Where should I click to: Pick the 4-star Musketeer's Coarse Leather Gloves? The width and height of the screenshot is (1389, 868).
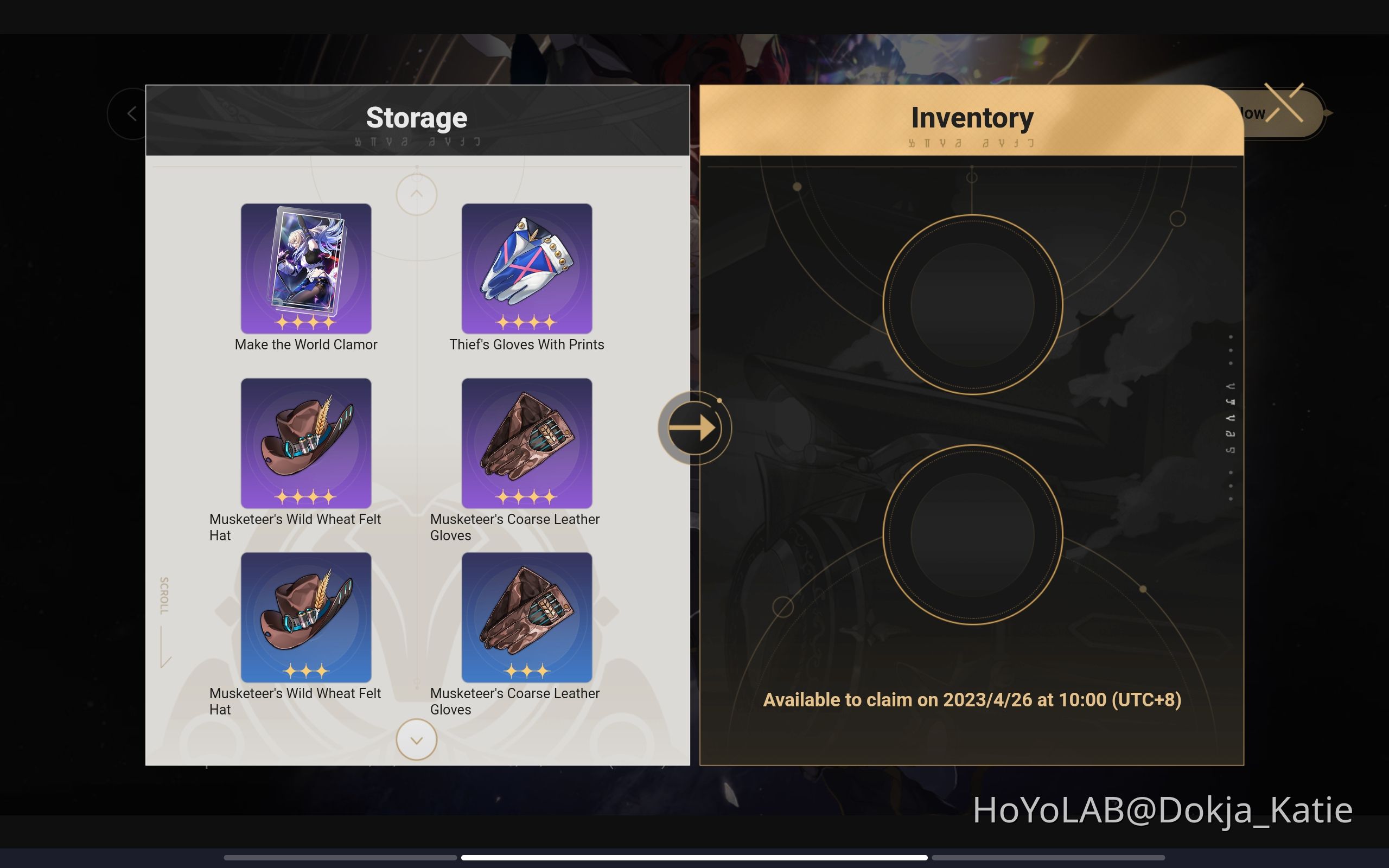pos(526,443)
